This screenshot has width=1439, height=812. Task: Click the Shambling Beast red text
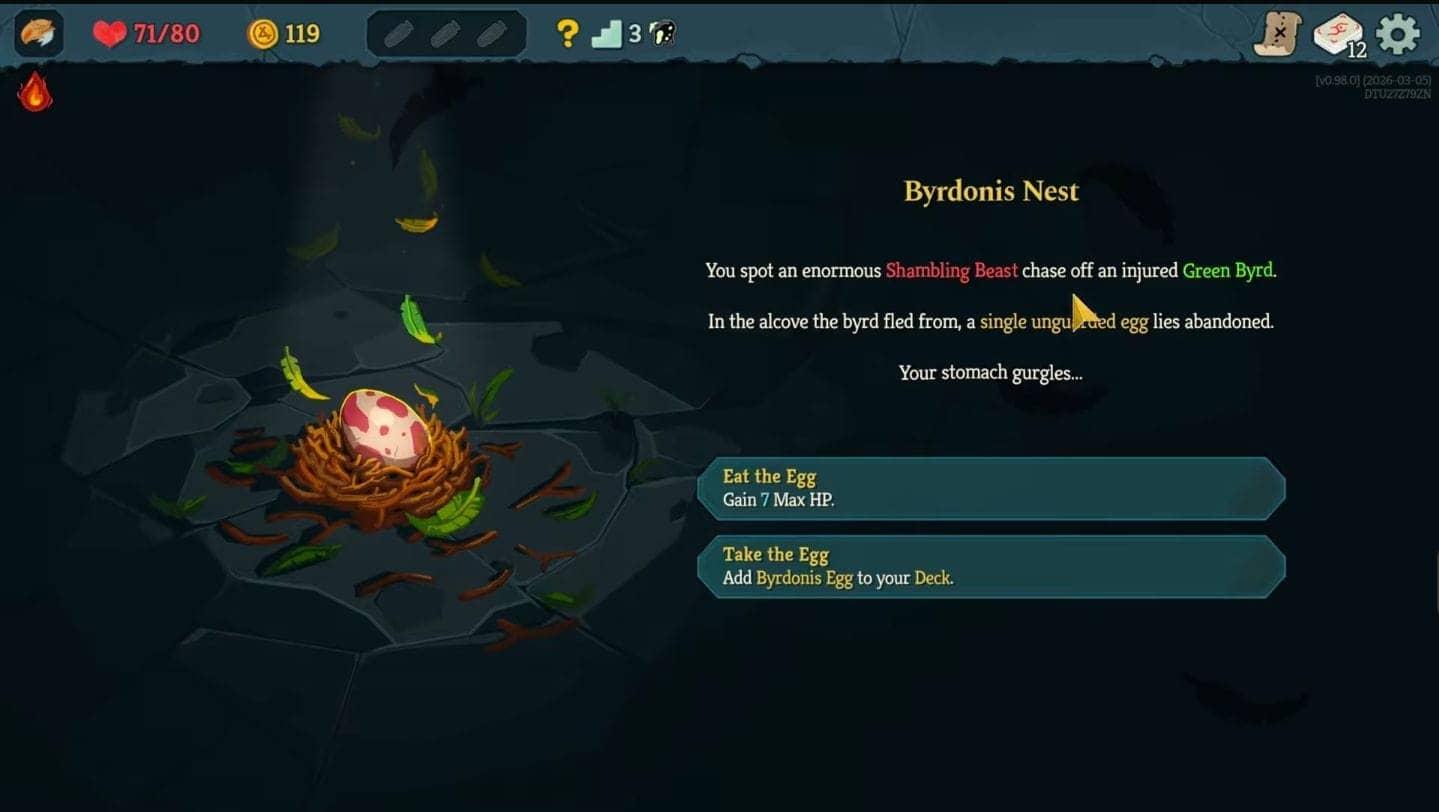[951, 270]
